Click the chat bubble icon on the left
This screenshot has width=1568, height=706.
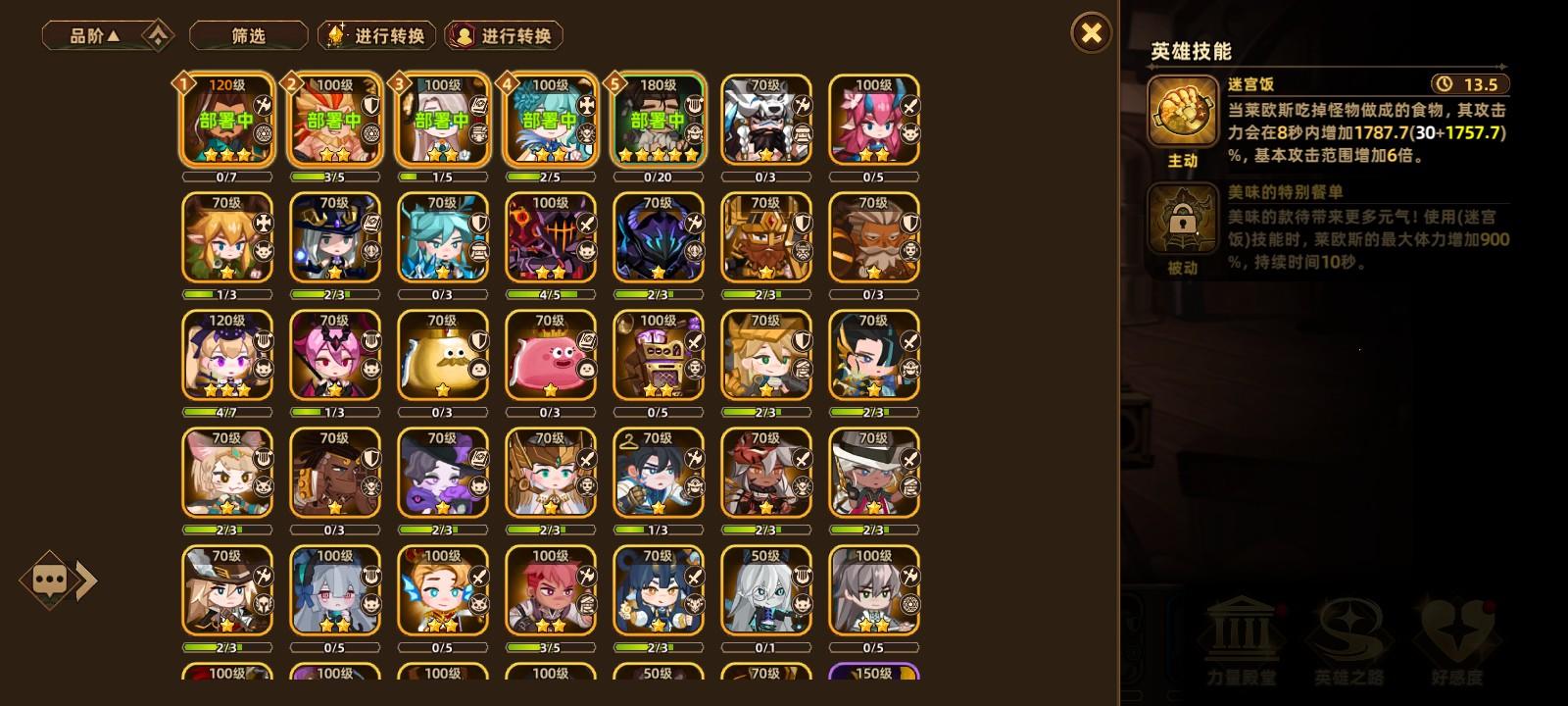click(51, 580)
